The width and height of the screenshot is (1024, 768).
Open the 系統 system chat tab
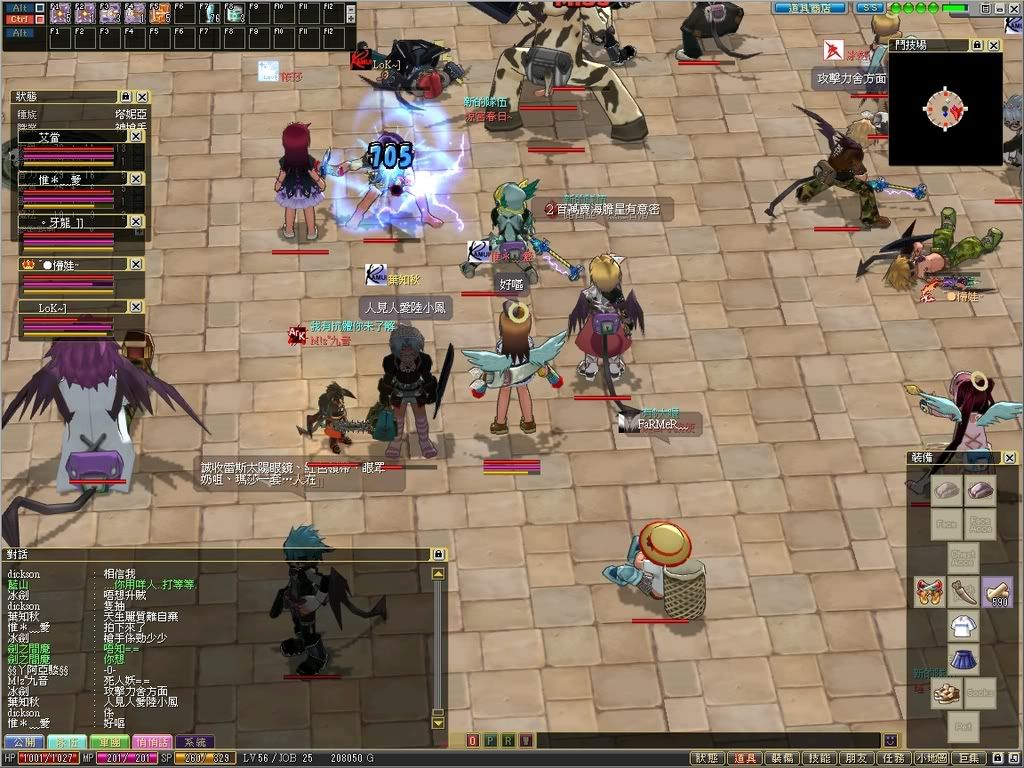195,742
